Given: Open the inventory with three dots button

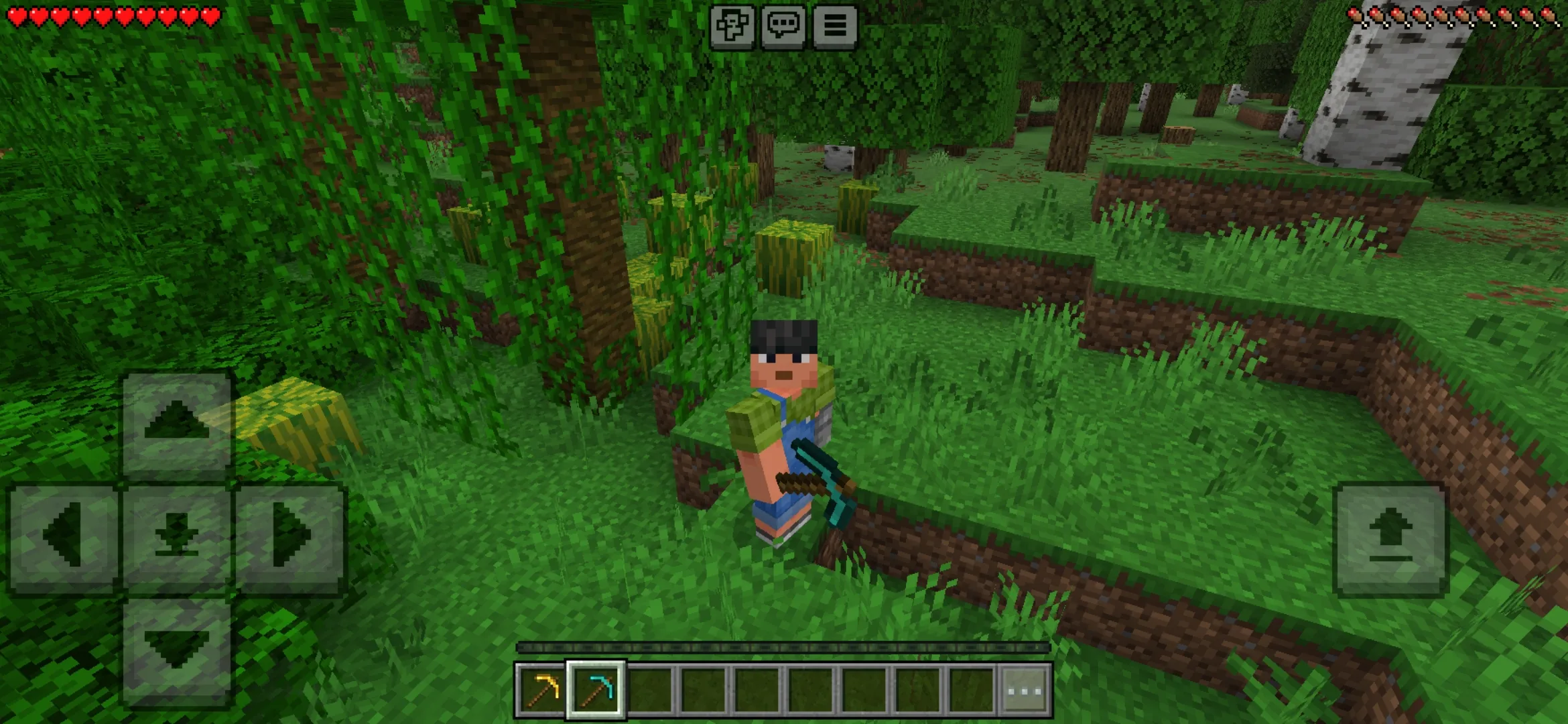Looking at the screenshot, I should point(1025,690).
